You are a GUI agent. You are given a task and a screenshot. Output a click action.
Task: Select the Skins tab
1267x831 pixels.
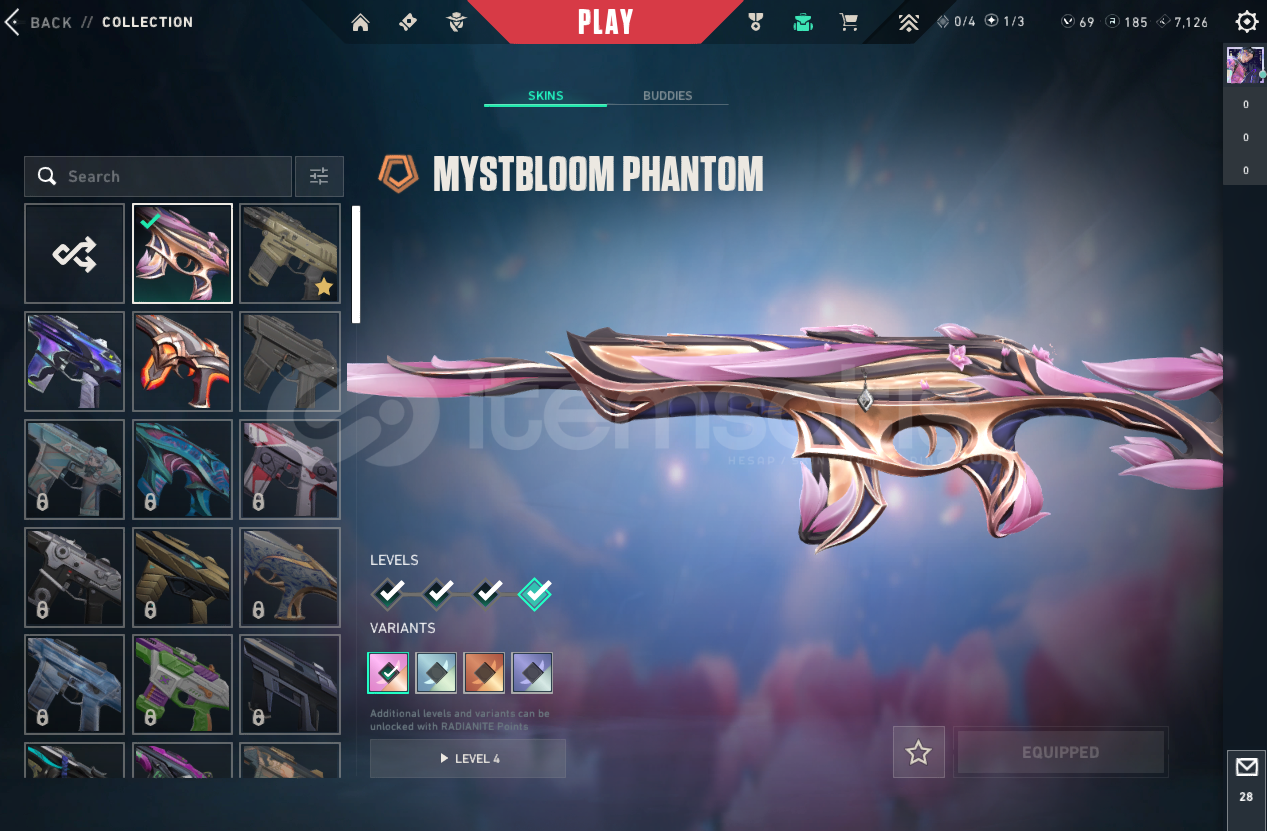(546, 96)
